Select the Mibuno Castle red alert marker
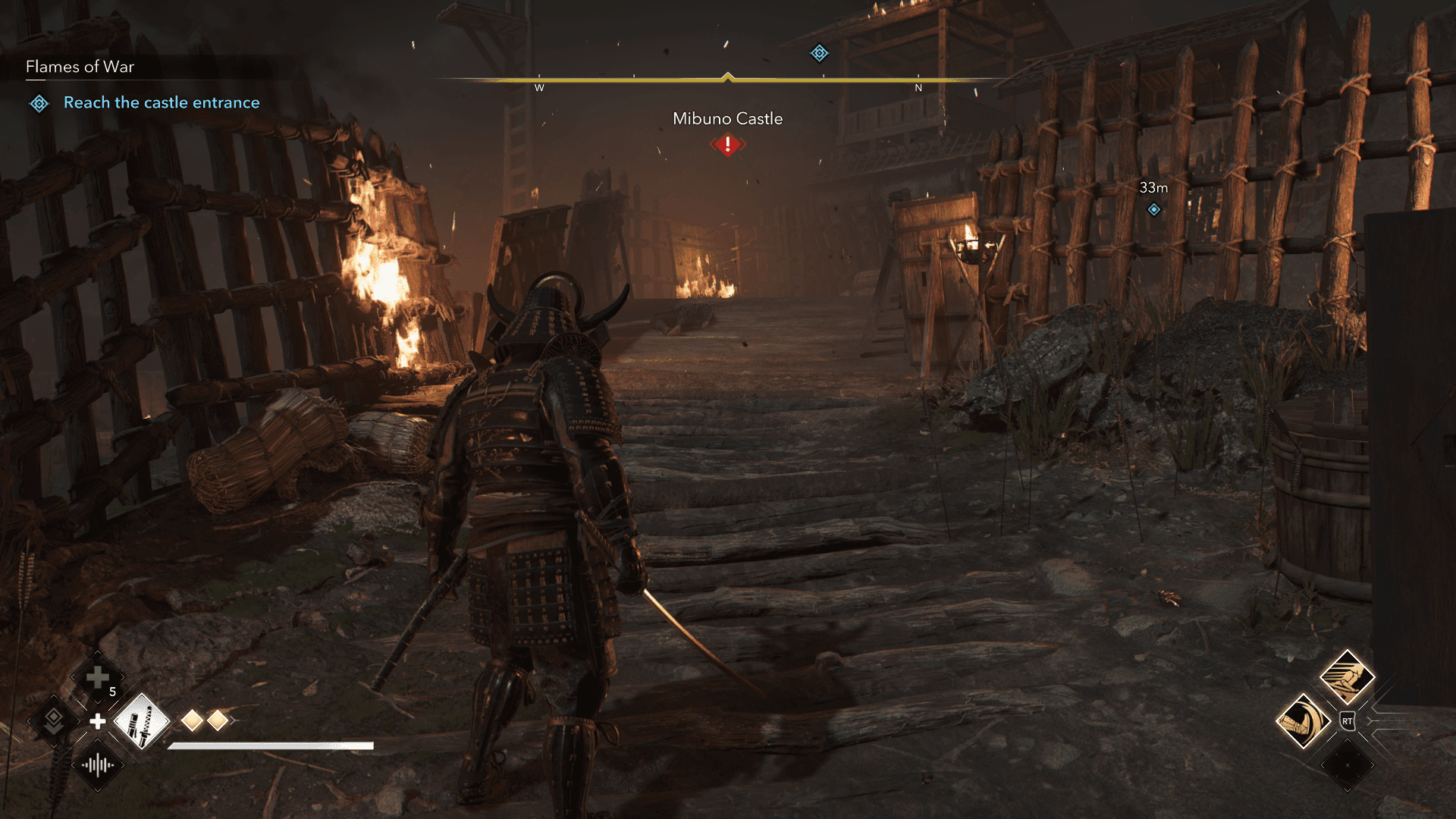Viewport: 1456px width, 819px height. coord(728,144)
